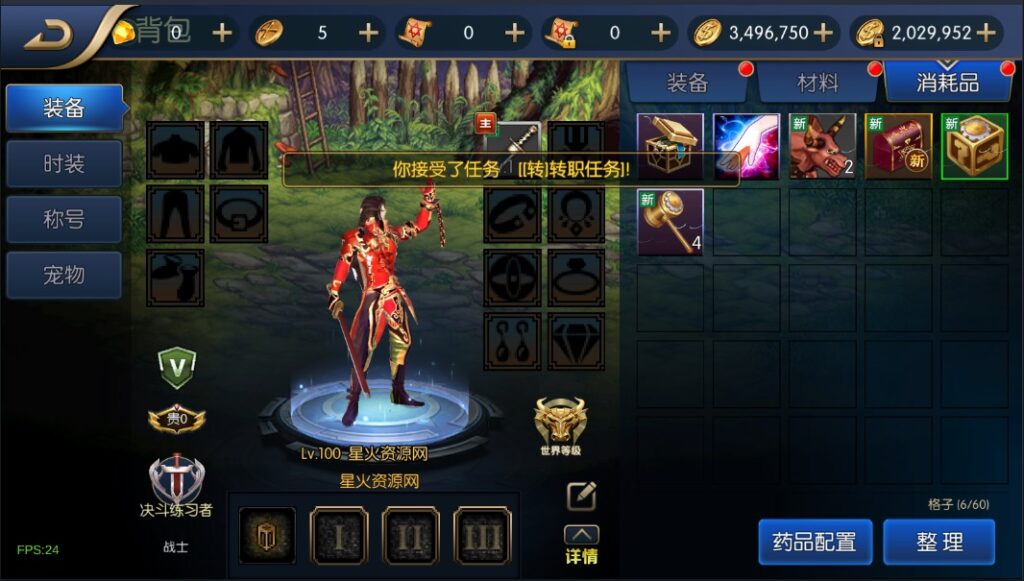Switch to the 材料 bag tab
This screenshot has height=581, width=1024.
pyautogui.click(x=818, y=83)
